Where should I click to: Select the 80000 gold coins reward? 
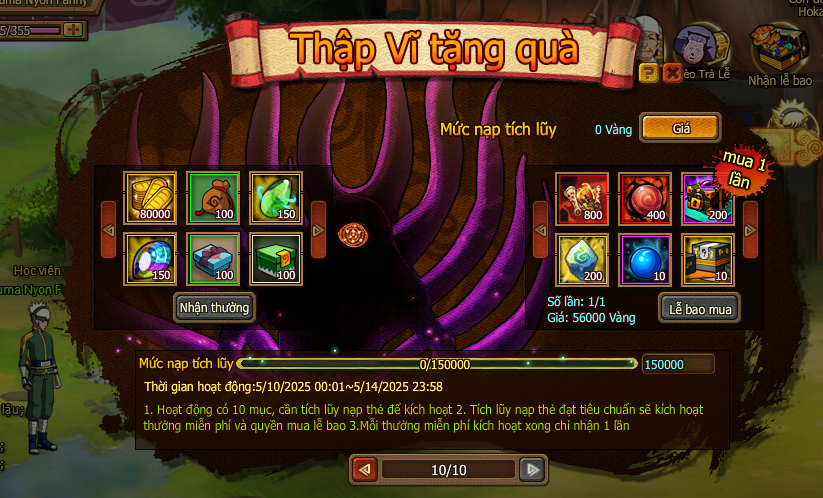pyautogui.click(x=150, y=198)
